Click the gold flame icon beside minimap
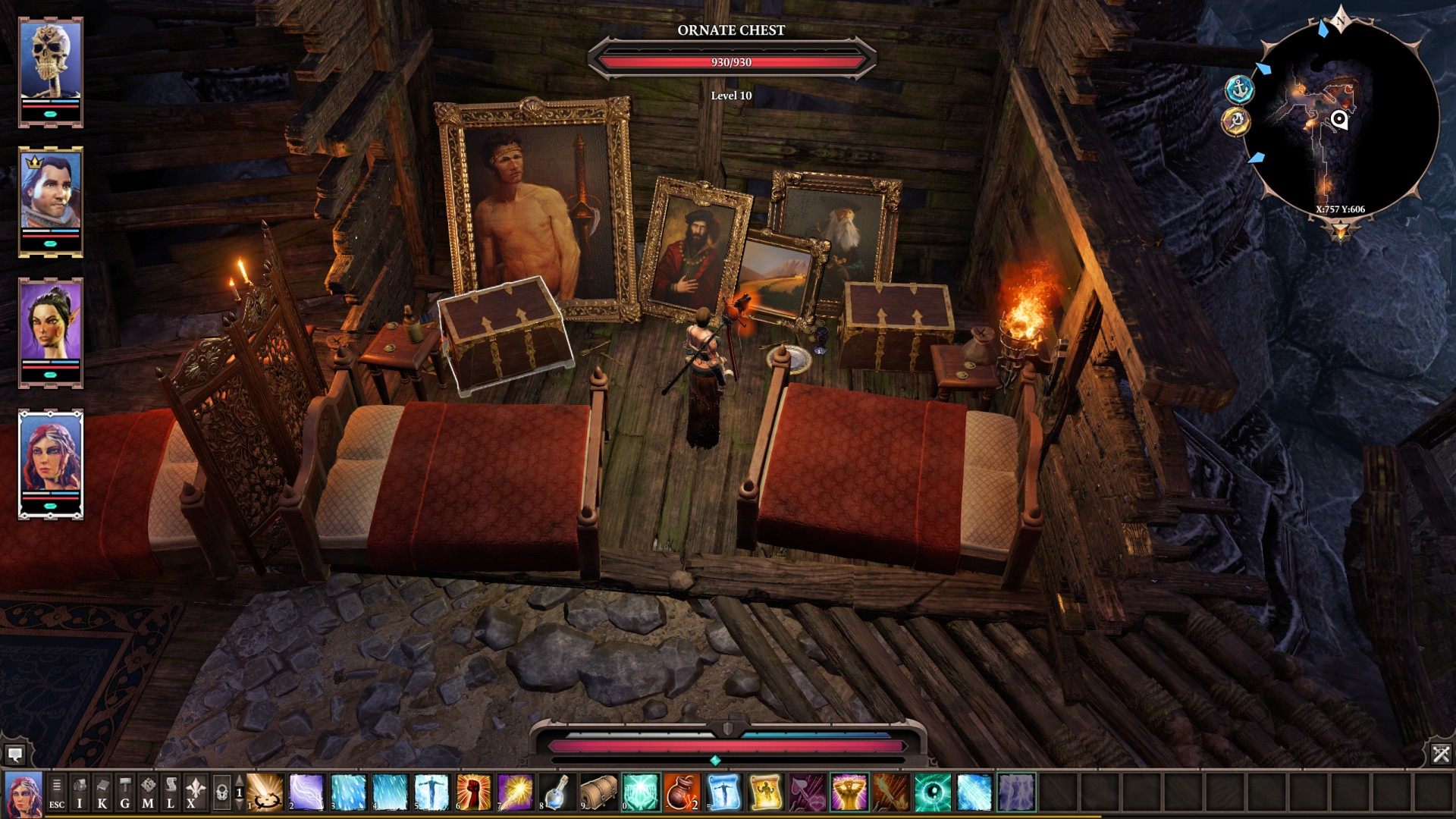This screenshot has height=819, width=1456. [x=1236, y=121]
